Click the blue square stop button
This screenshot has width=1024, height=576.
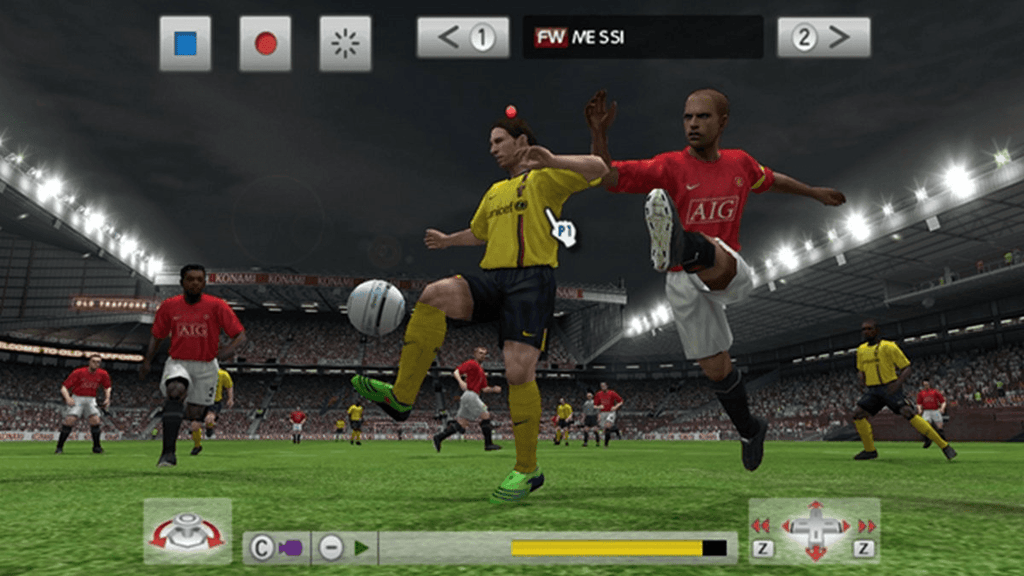(x=185, y=43)
